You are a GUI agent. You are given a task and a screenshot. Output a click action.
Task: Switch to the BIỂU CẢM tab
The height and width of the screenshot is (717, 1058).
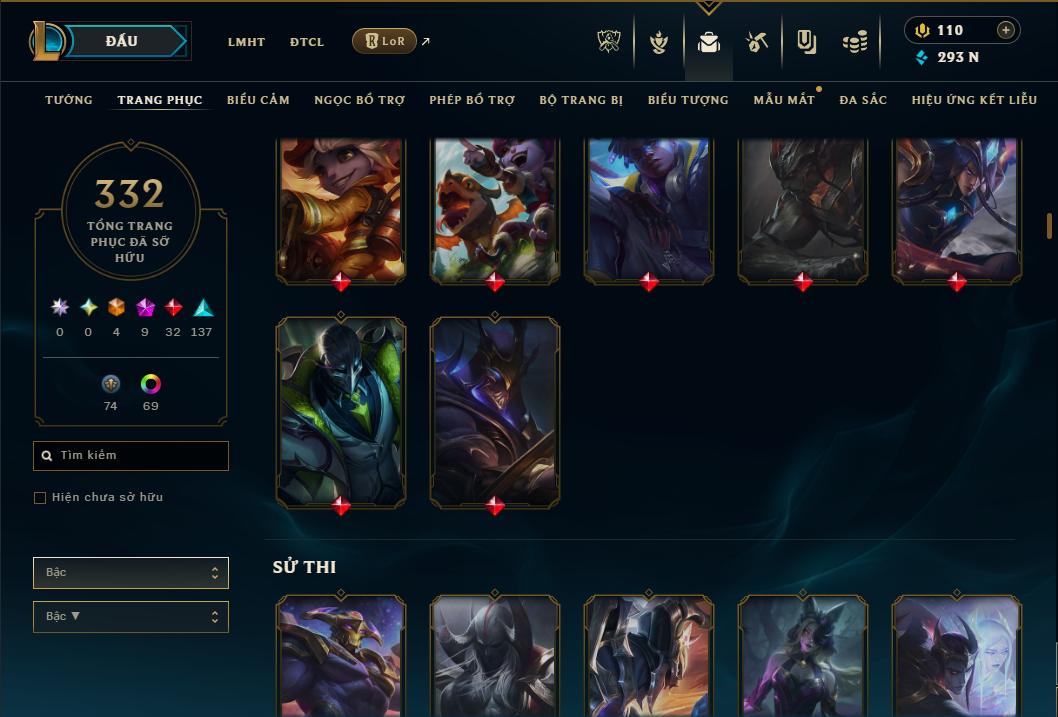258,100
